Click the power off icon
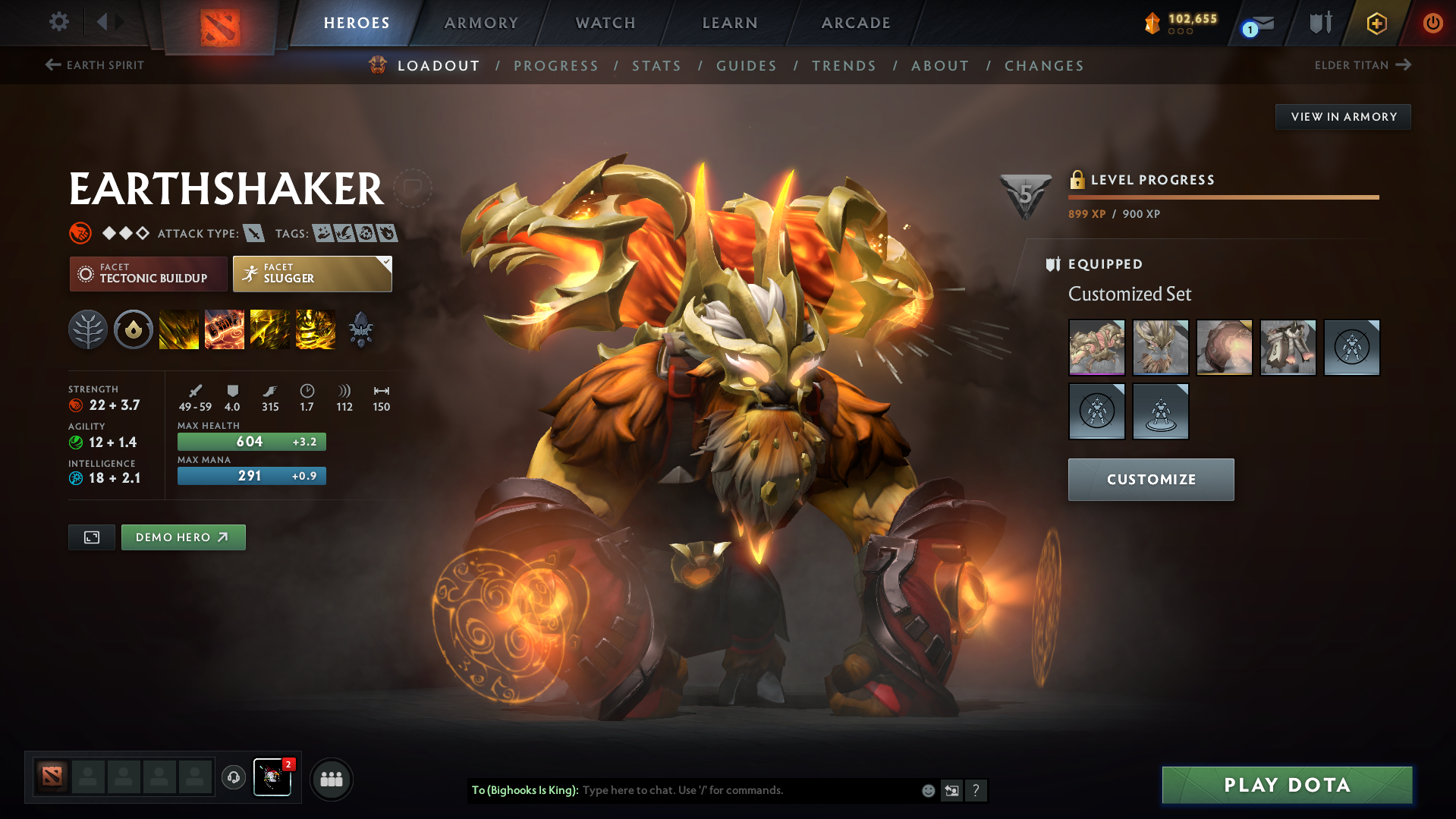Screen dimensions: 1456x819 [x=1432, y=23]
